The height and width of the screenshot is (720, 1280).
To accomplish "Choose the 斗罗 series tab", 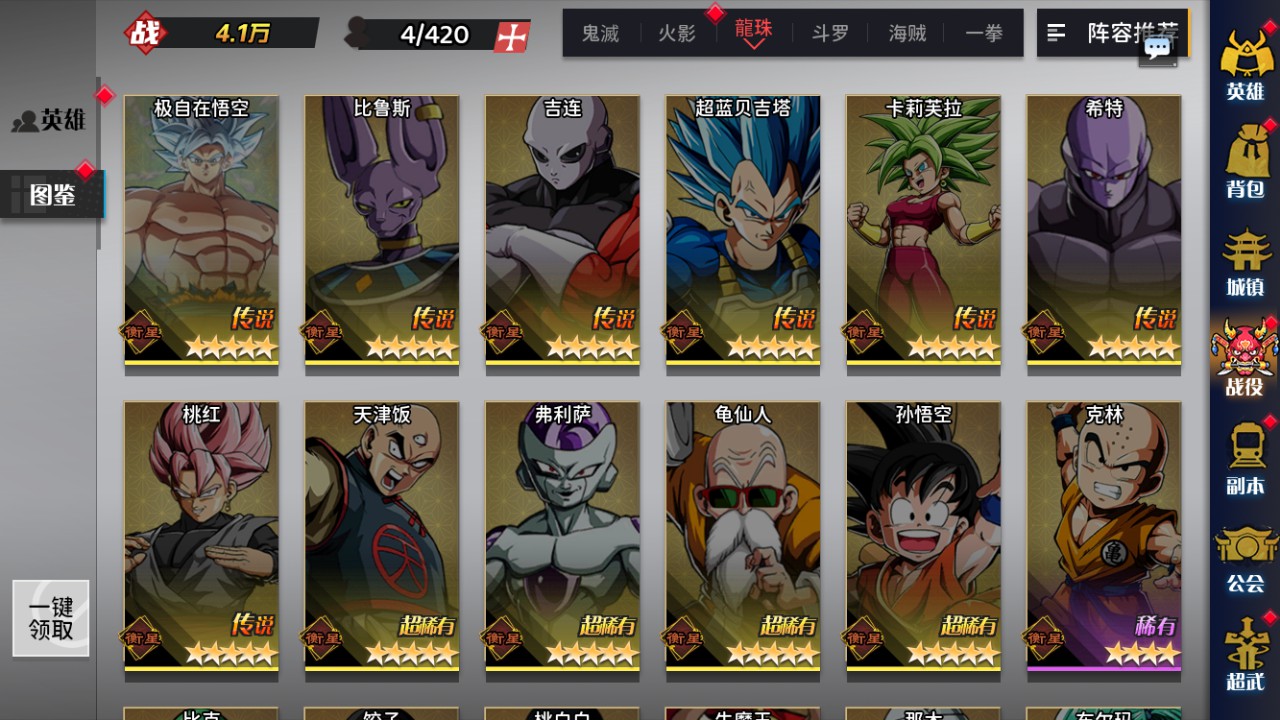I will [830, 33].
